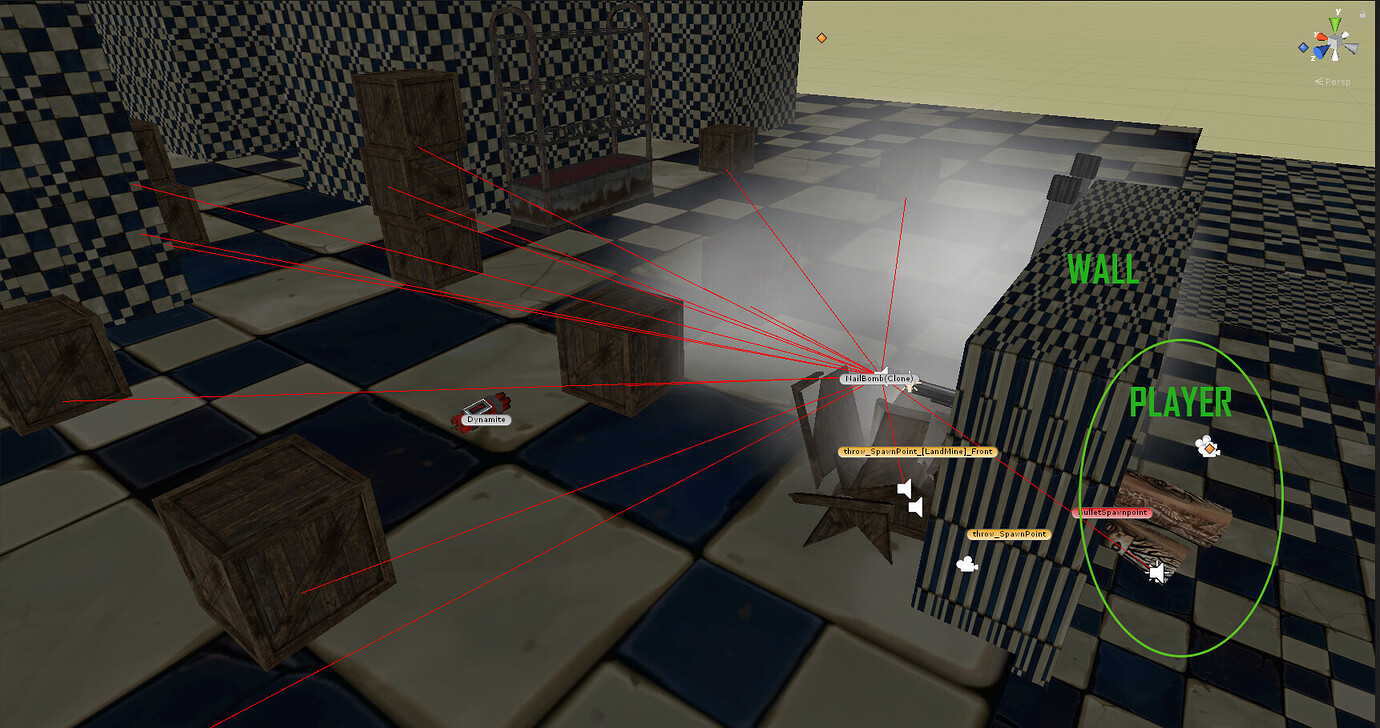Click the throw_SpawnPoint_[LandMine]_Front label

(x=919, y=452)
